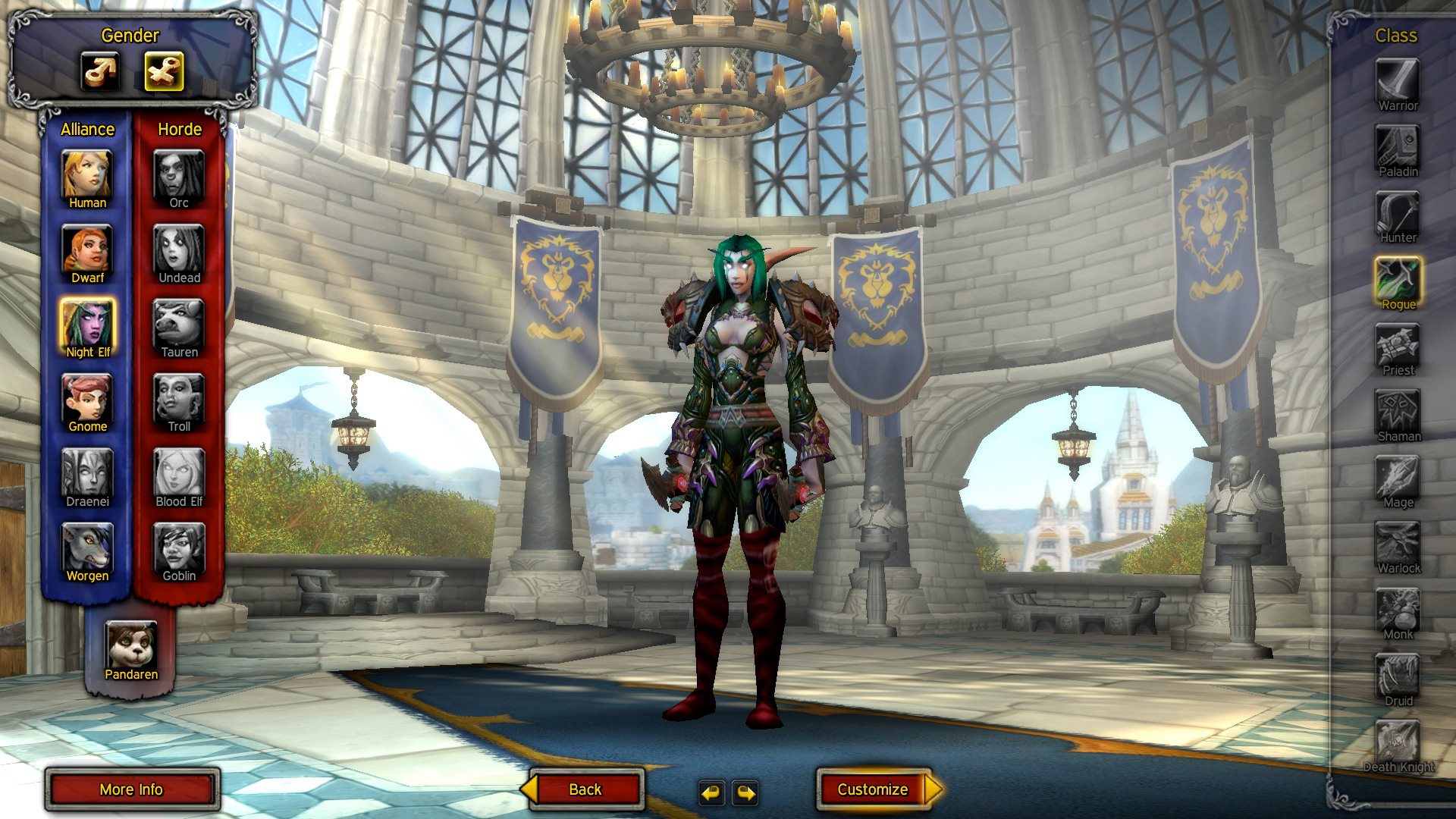Select the Gnome race portrait

tap(87, 397)
